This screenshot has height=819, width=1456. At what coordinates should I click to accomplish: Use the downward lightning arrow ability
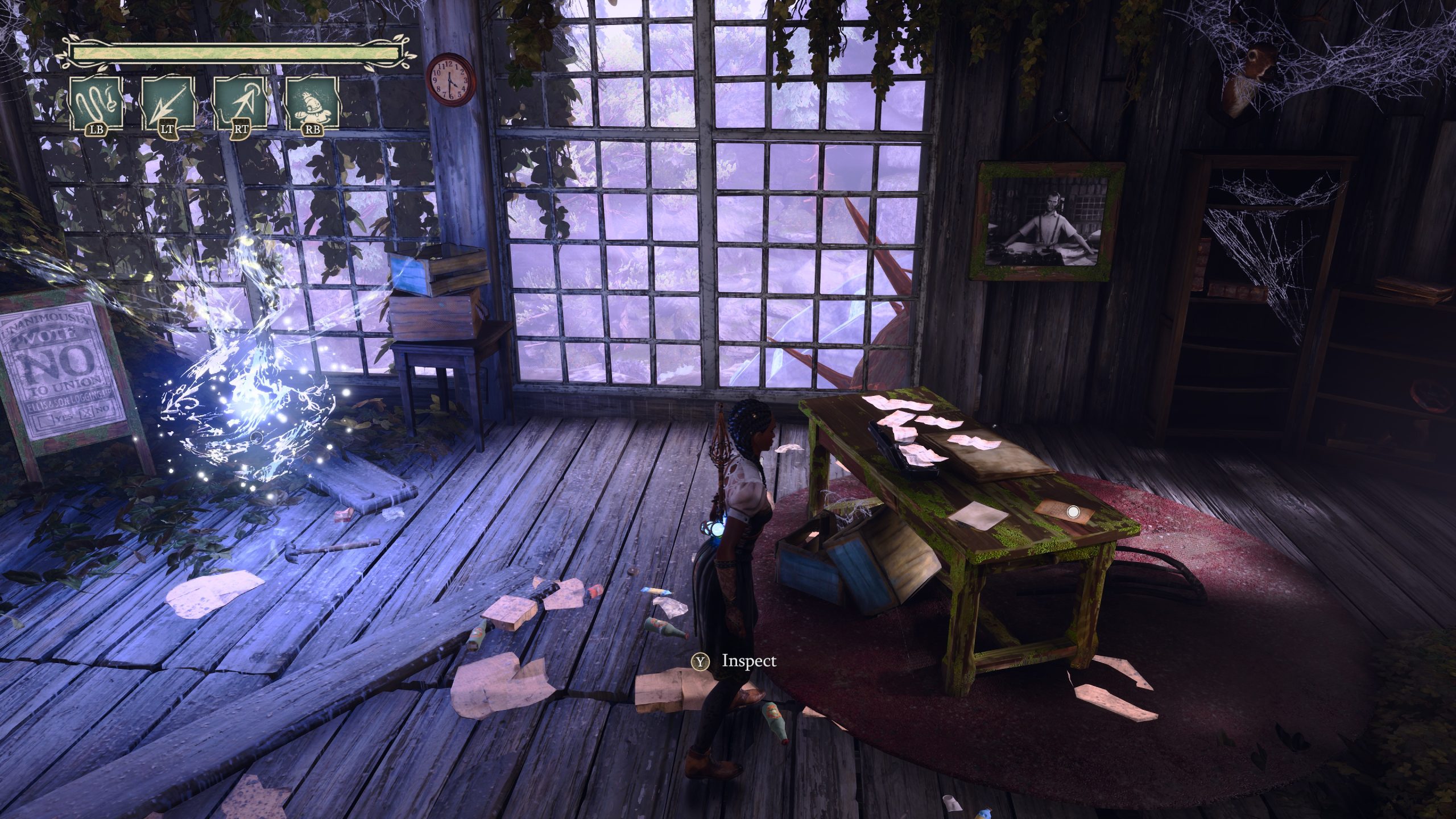168,104
